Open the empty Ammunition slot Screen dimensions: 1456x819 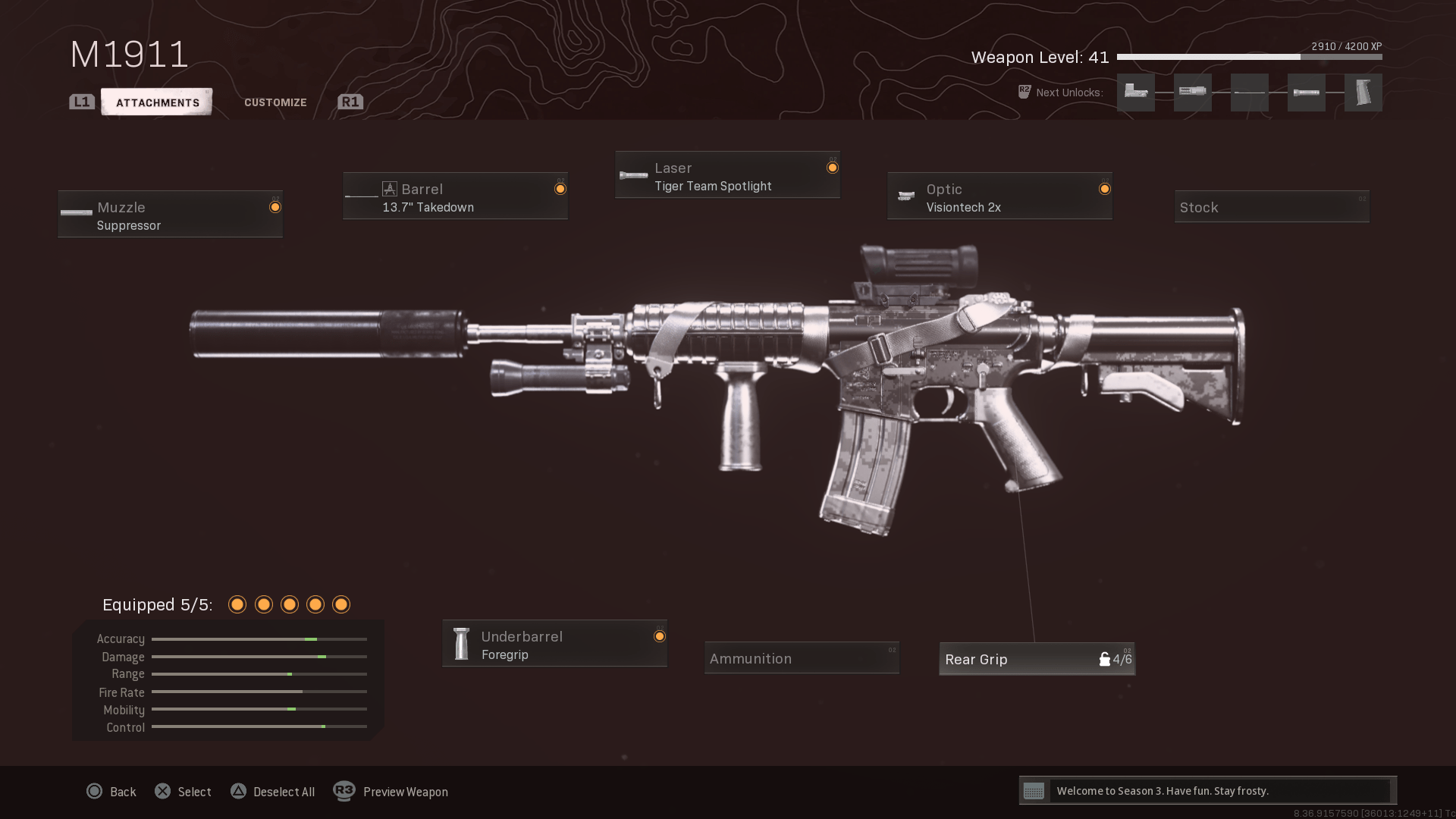pos(802,658)
